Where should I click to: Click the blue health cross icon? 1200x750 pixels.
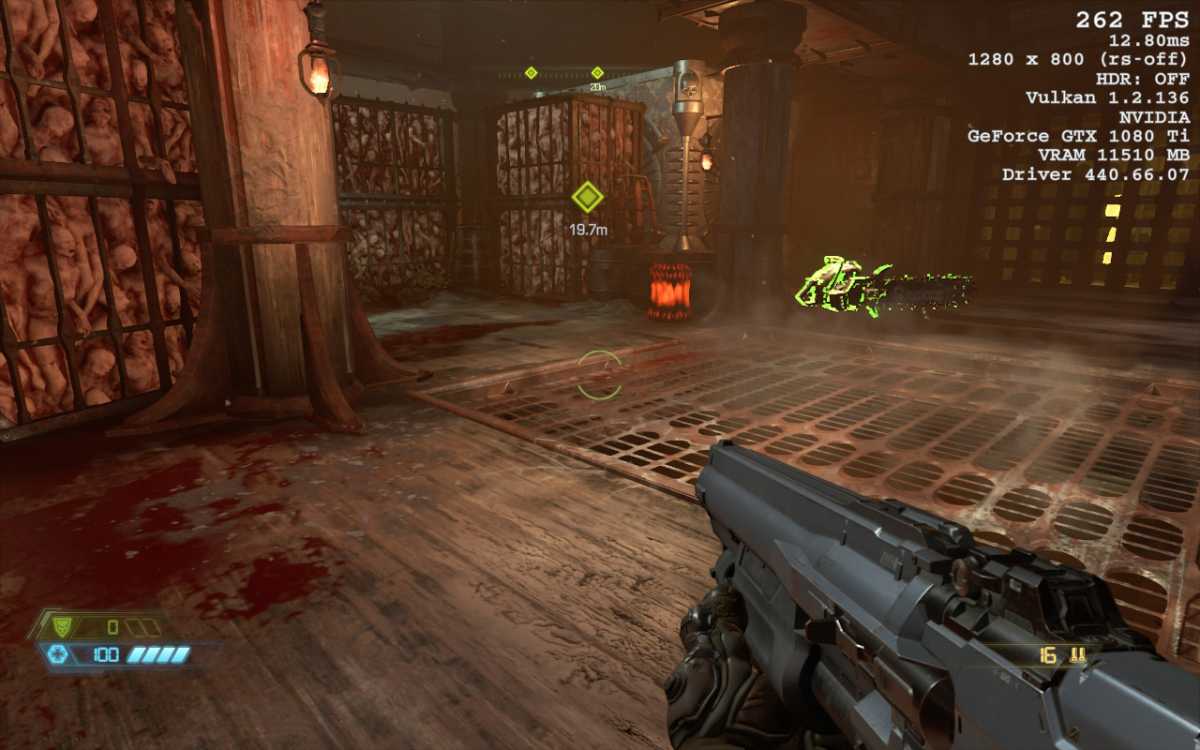pos(58,655)
